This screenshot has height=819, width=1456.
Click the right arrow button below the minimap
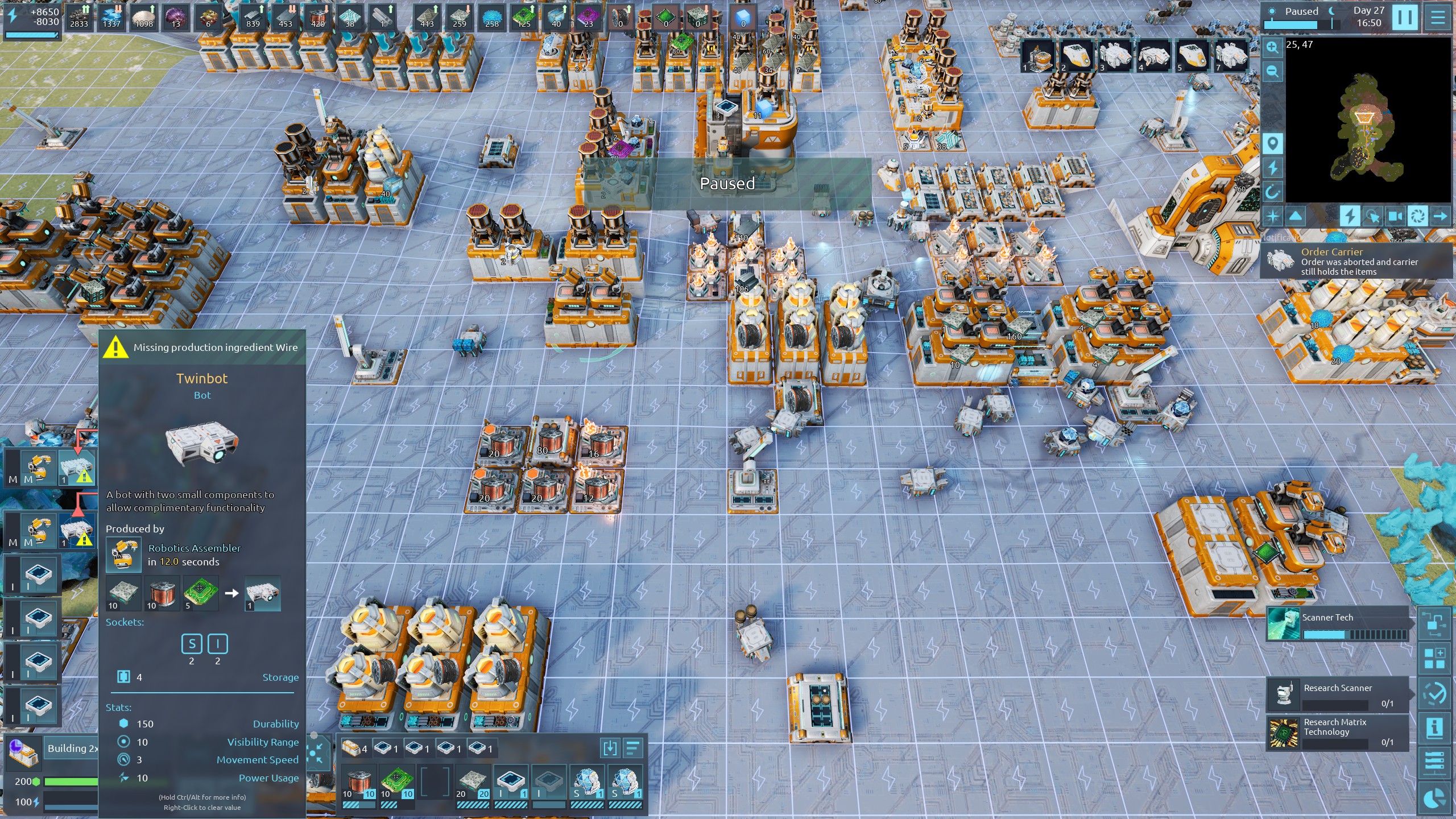click(x=1440, y=216)
